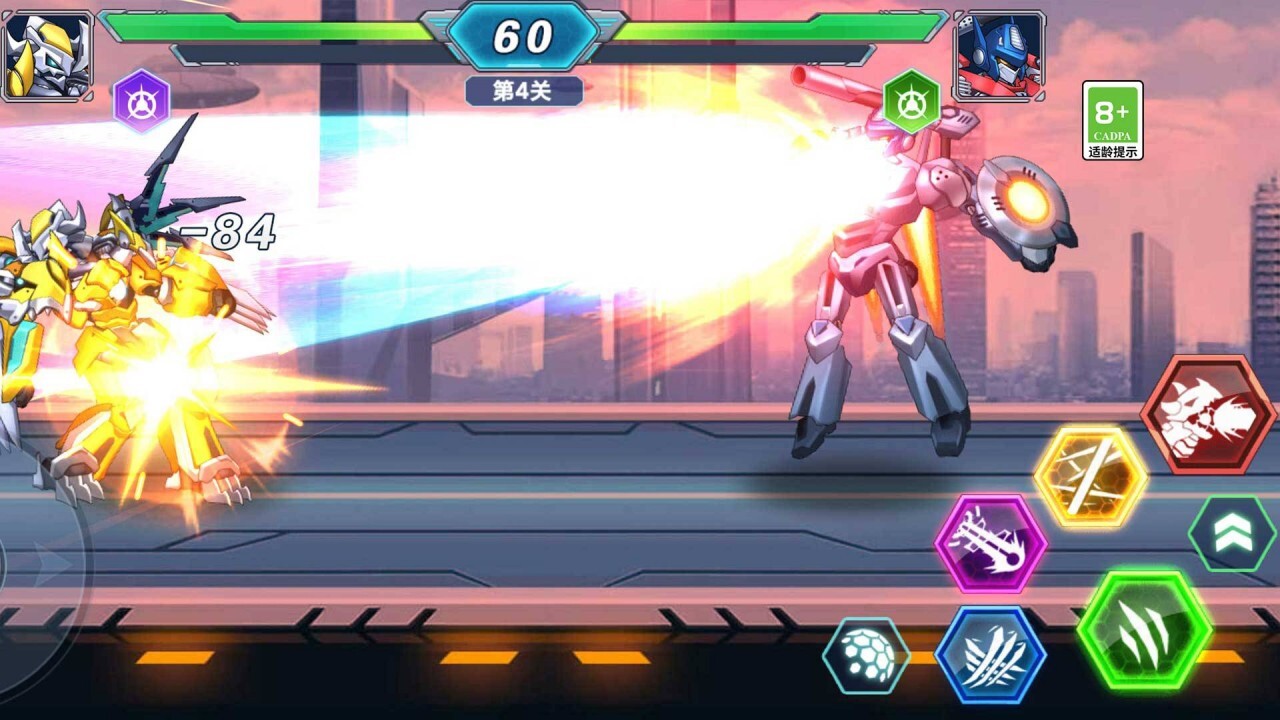Viewport: 1280px width, 720px height.
Task: Tap the purple hexagon emblem badge
Action: click(x=141, y=101)
